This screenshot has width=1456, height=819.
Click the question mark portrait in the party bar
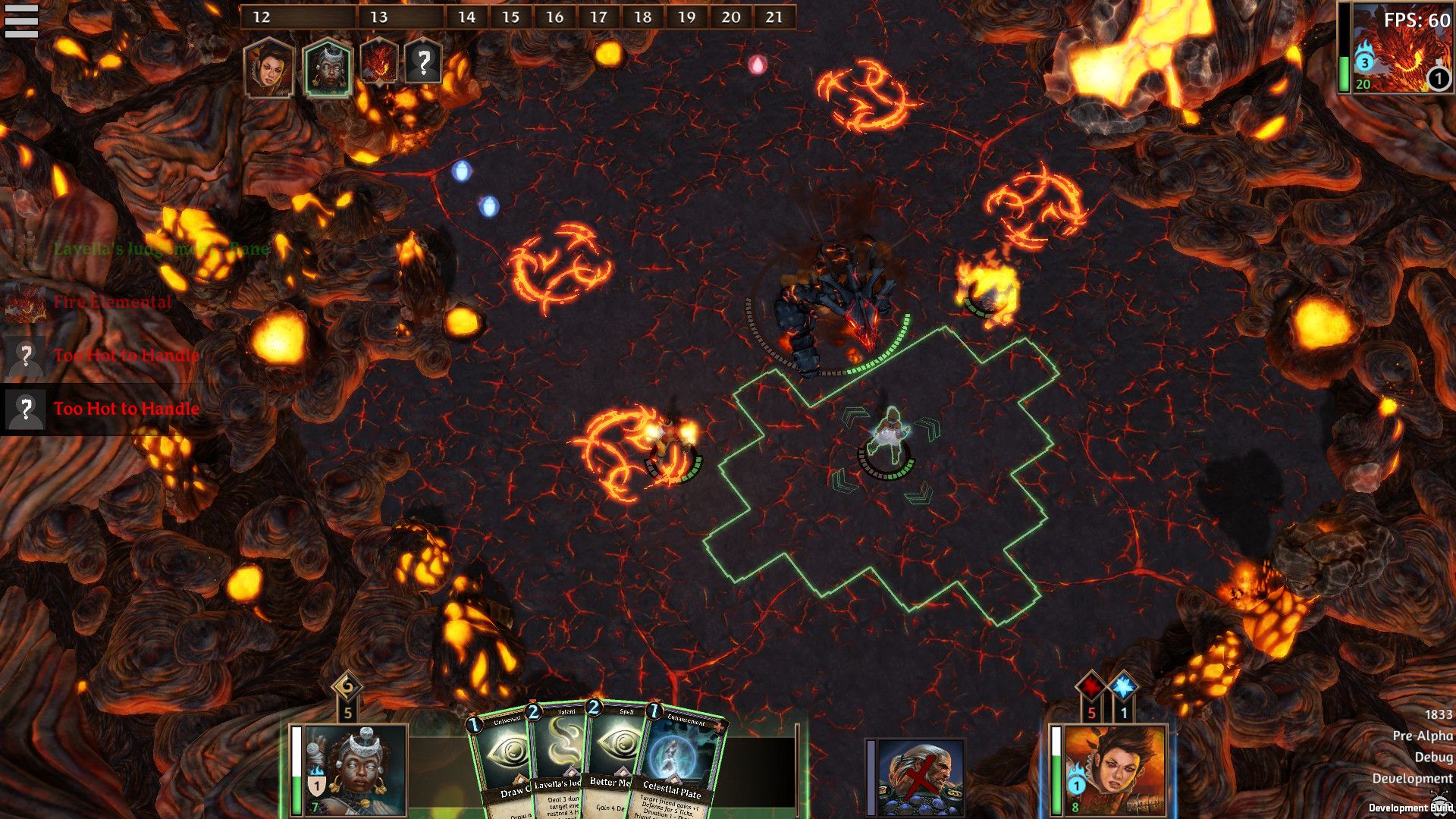425,64
